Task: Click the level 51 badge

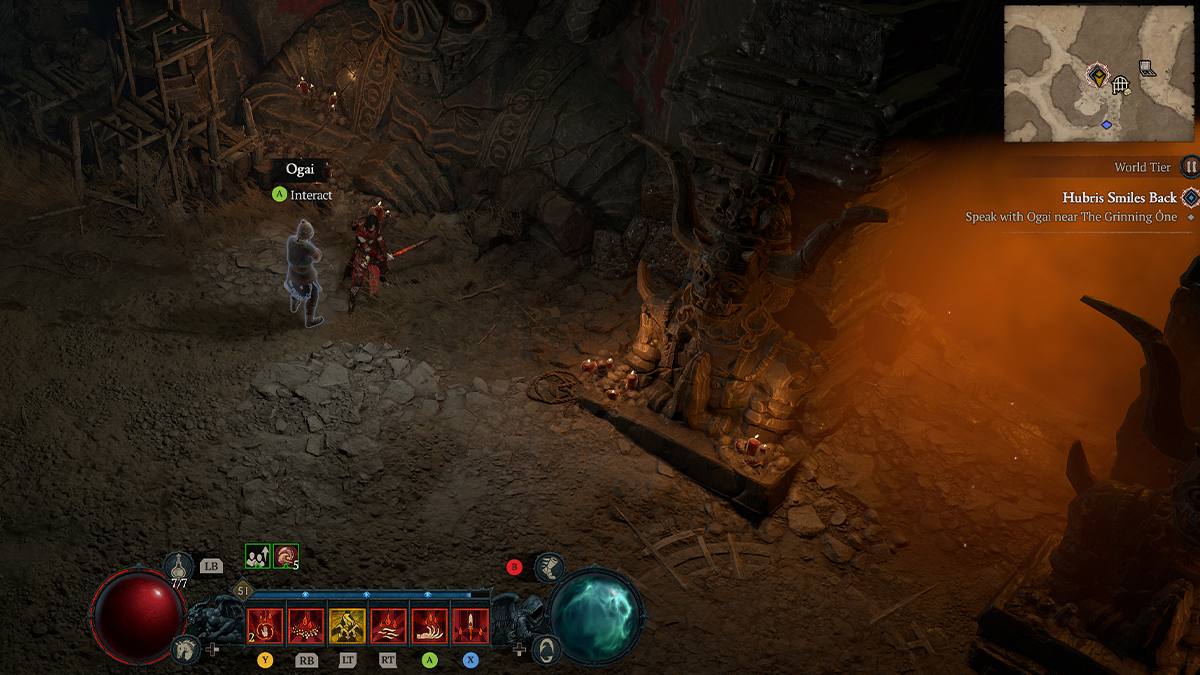Action: pos(243,591)
